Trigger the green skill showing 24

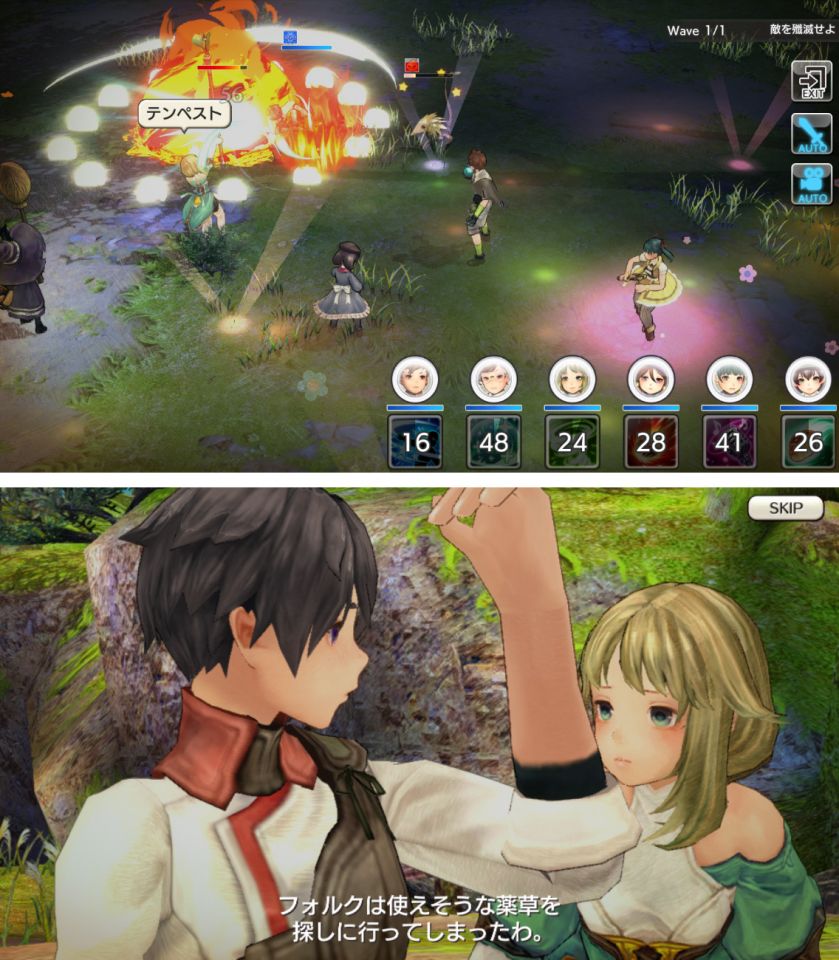pos(572,441)
